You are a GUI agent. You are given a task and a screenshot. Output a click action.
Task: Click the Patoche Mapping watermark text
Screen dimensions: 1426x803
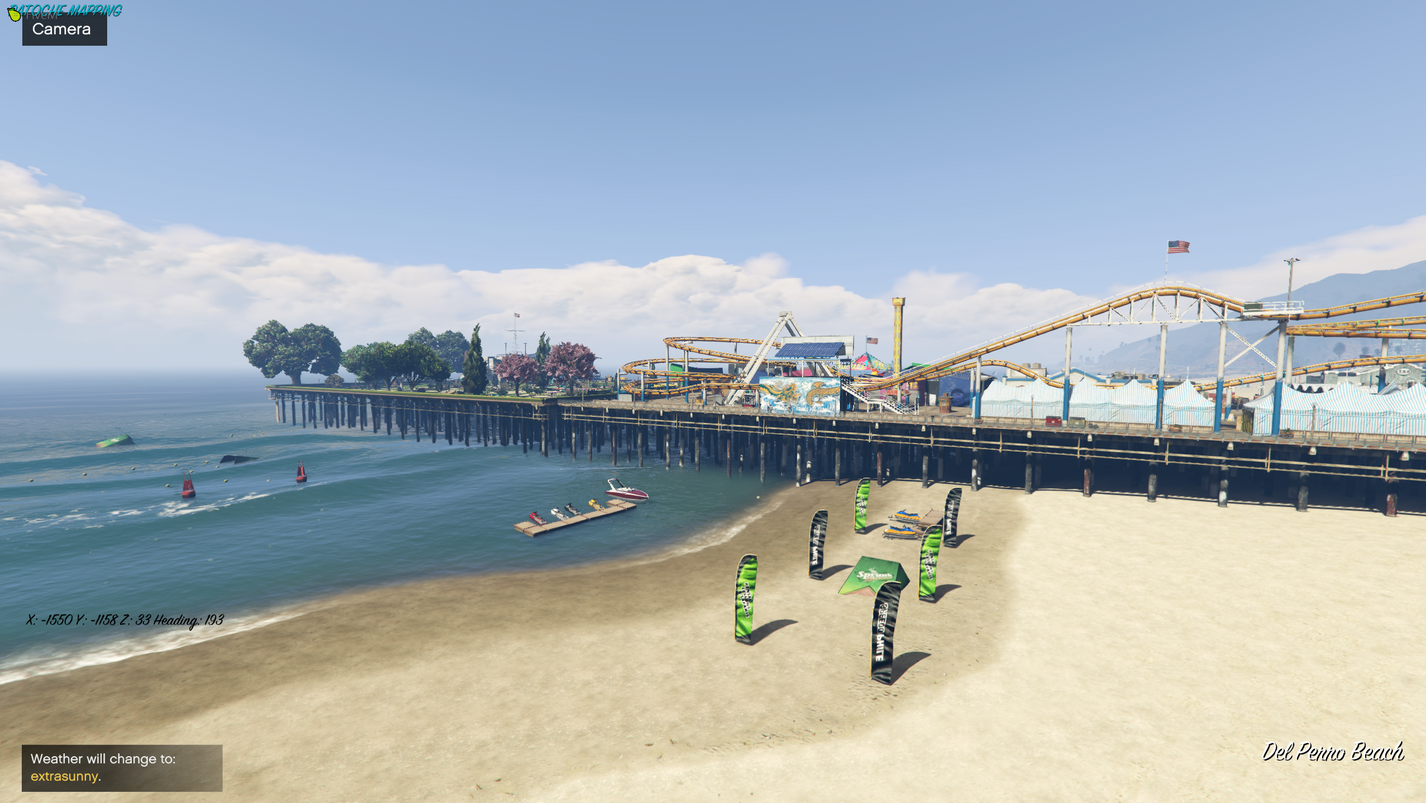(x=65, y=10)
